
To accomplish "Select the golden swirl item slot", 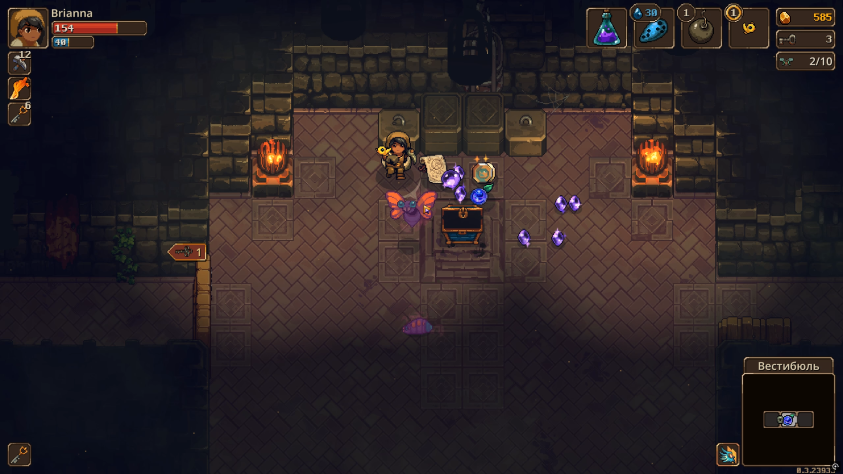I will point(748,29).
